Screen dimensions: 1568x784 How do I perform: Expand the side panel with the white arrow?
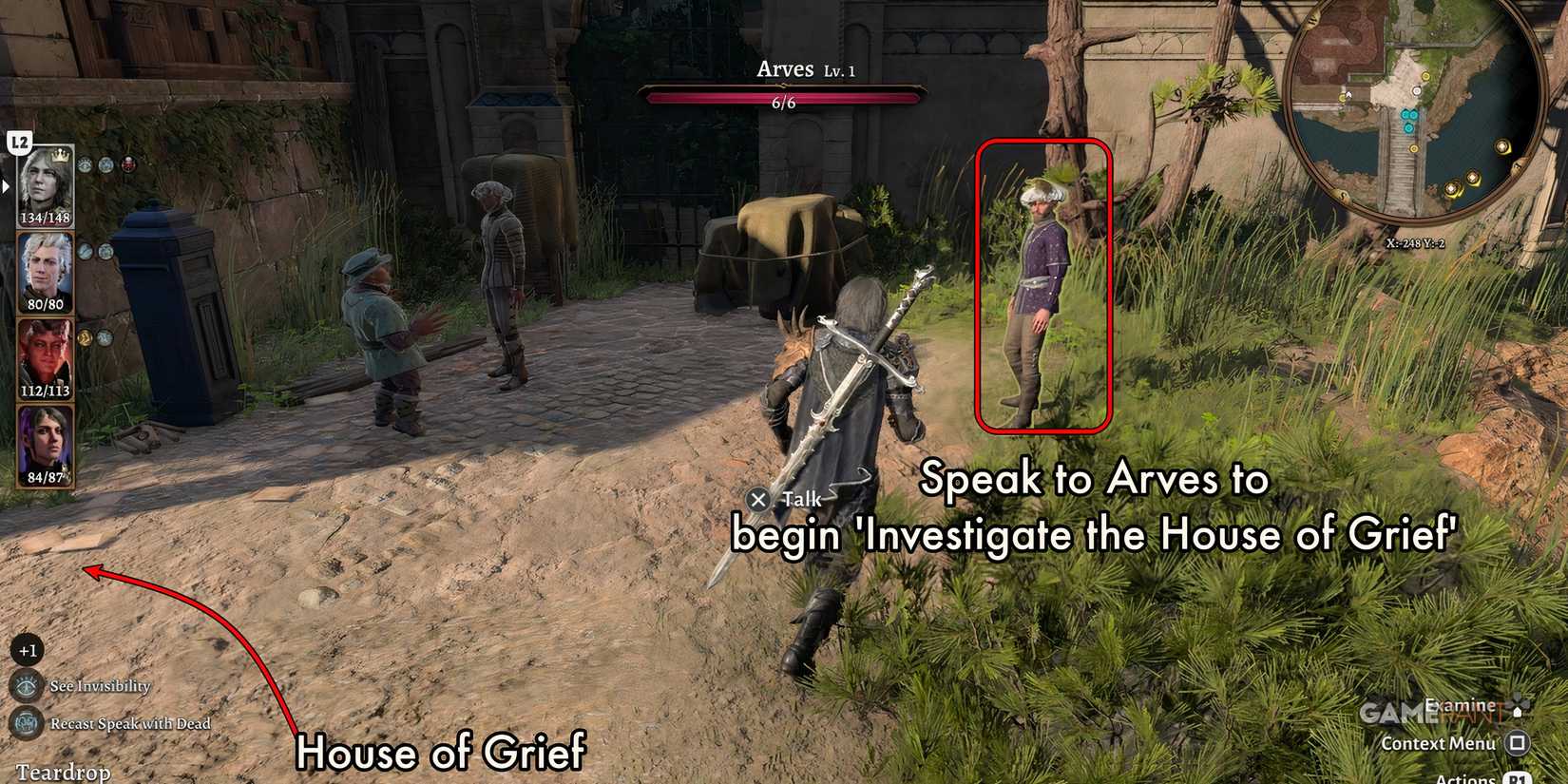click(x=6, y=186)
